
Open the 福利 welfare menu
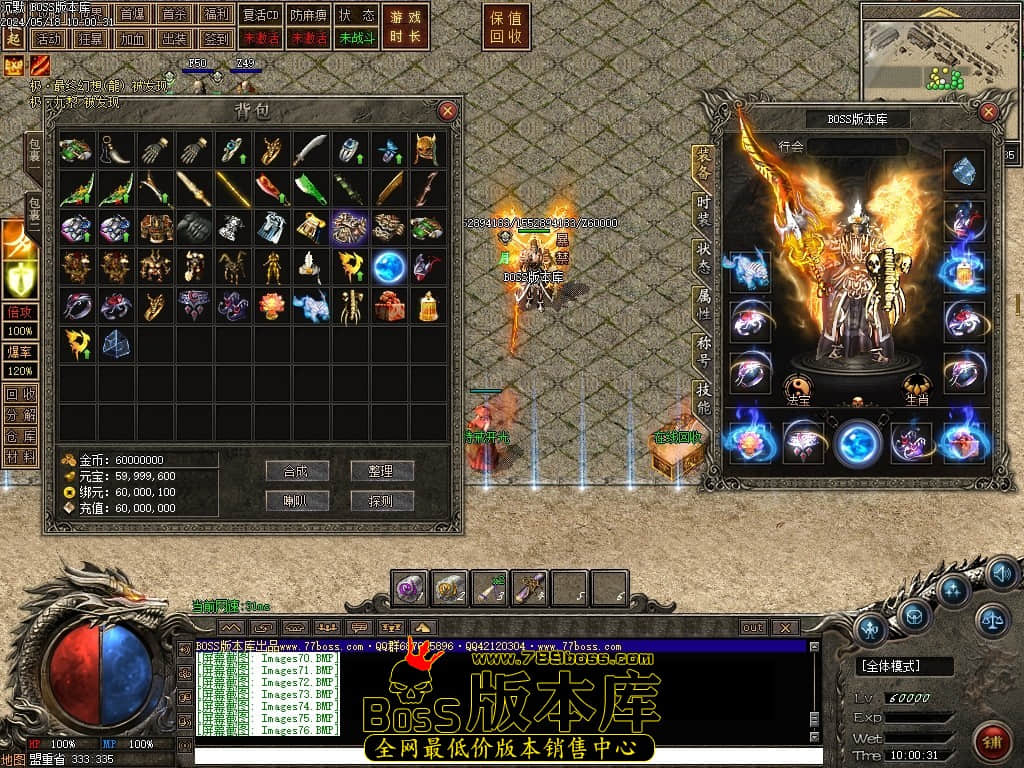point(215,15)
